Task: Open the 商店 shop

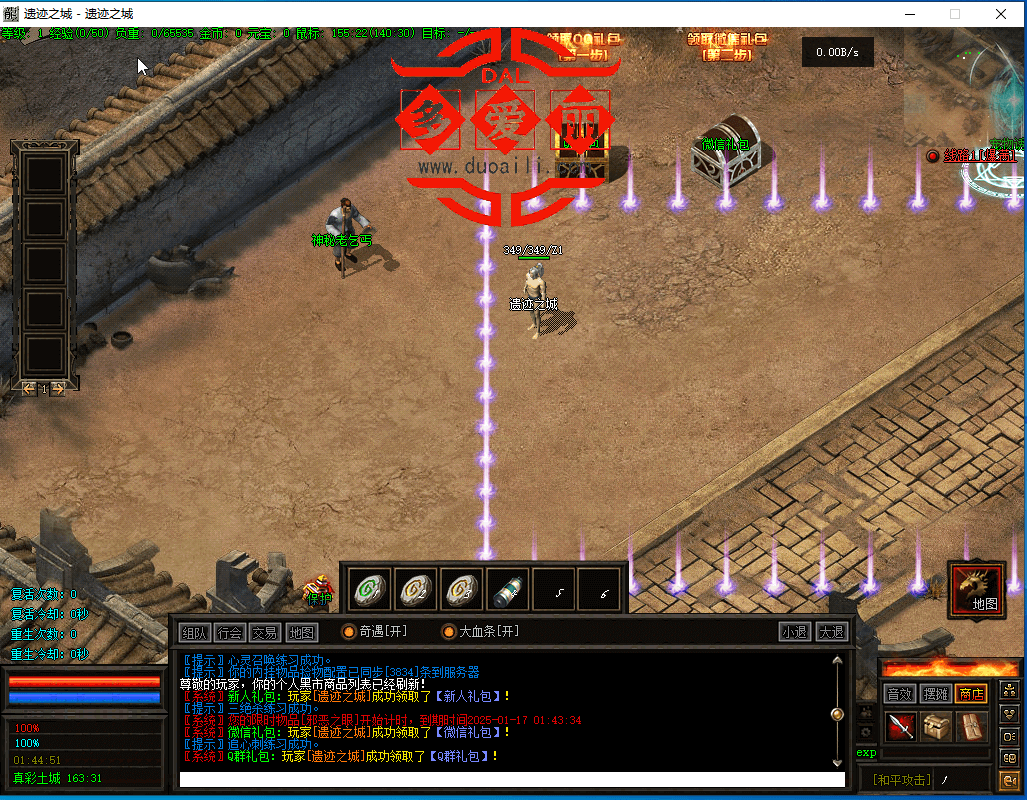Action: point(971,694)
